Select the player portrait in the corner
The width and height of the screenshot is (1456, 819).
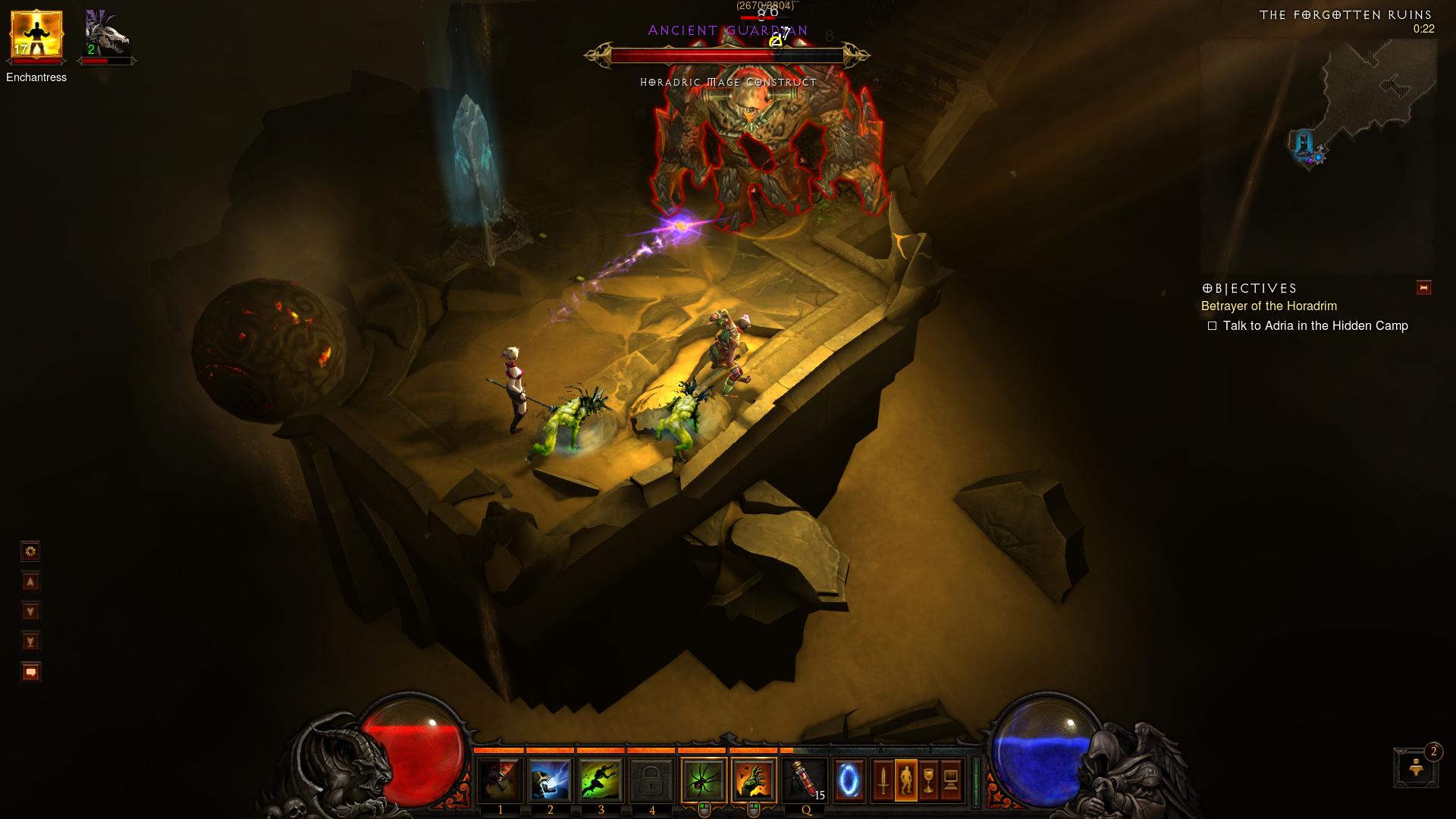(x=36, y=35)
